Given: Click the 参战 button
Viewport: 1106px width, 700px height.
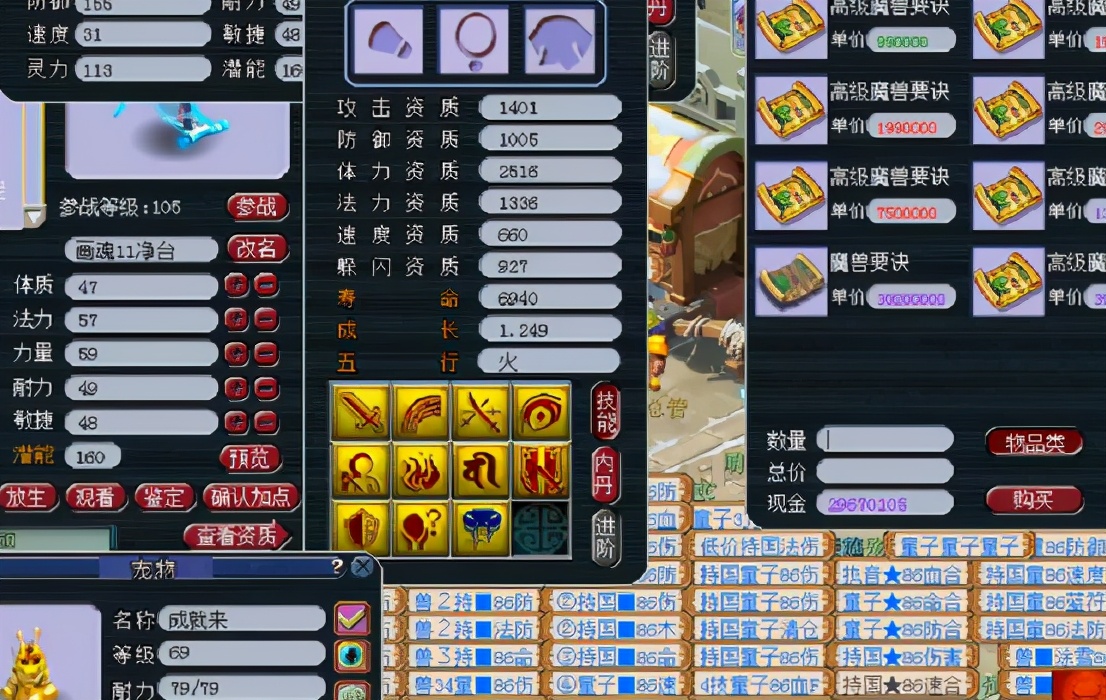Looking at the screenshot, I should 257,207.
